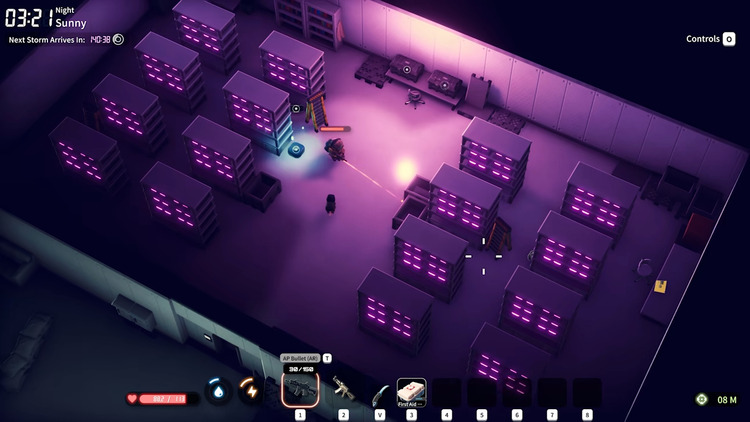Equip the AK rifle in hotbar slot 2
Viewport: 750px width, 422px height.
343,390
